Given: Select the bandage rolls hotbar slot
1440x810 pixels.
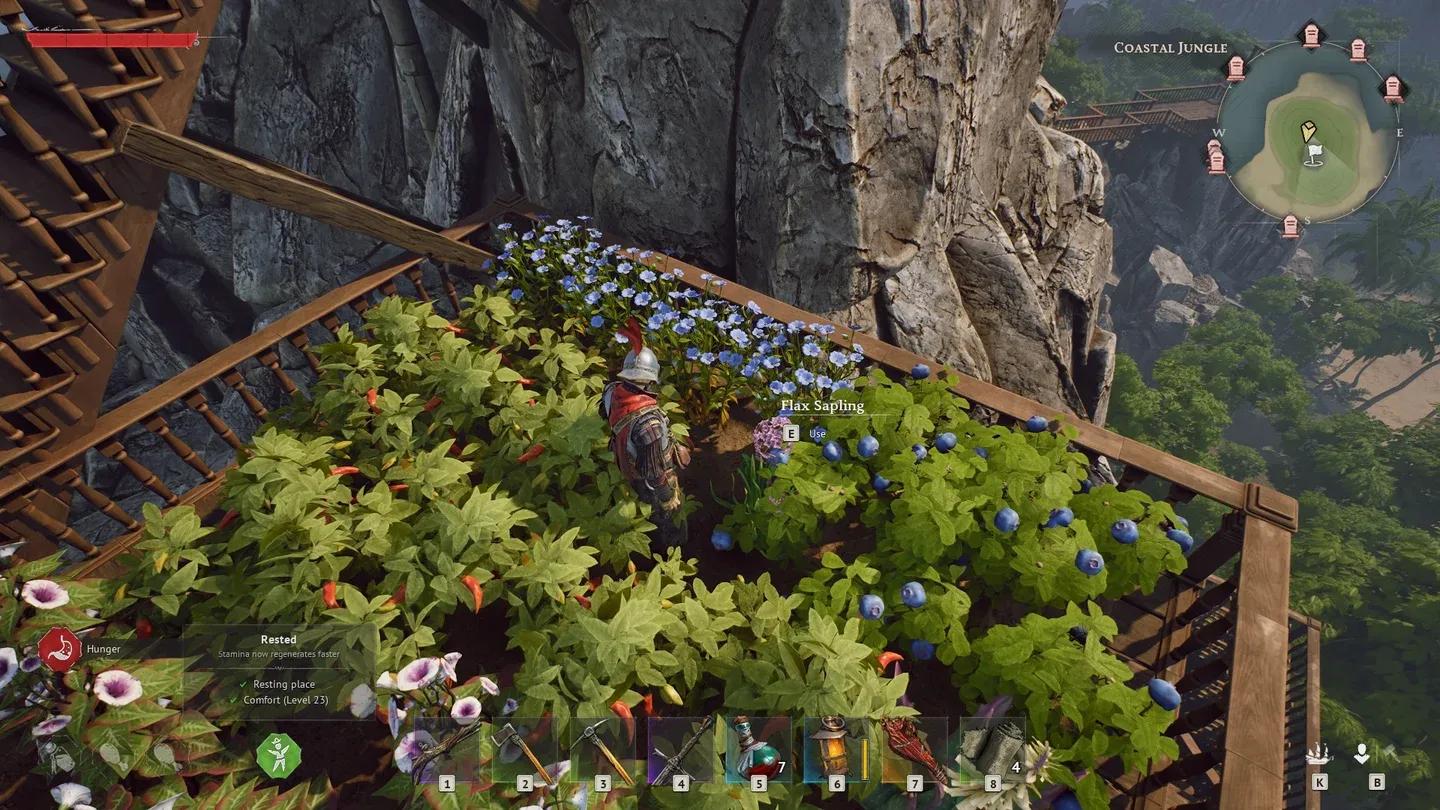Looking at the screenshot, I should click(x=993, y=750).
